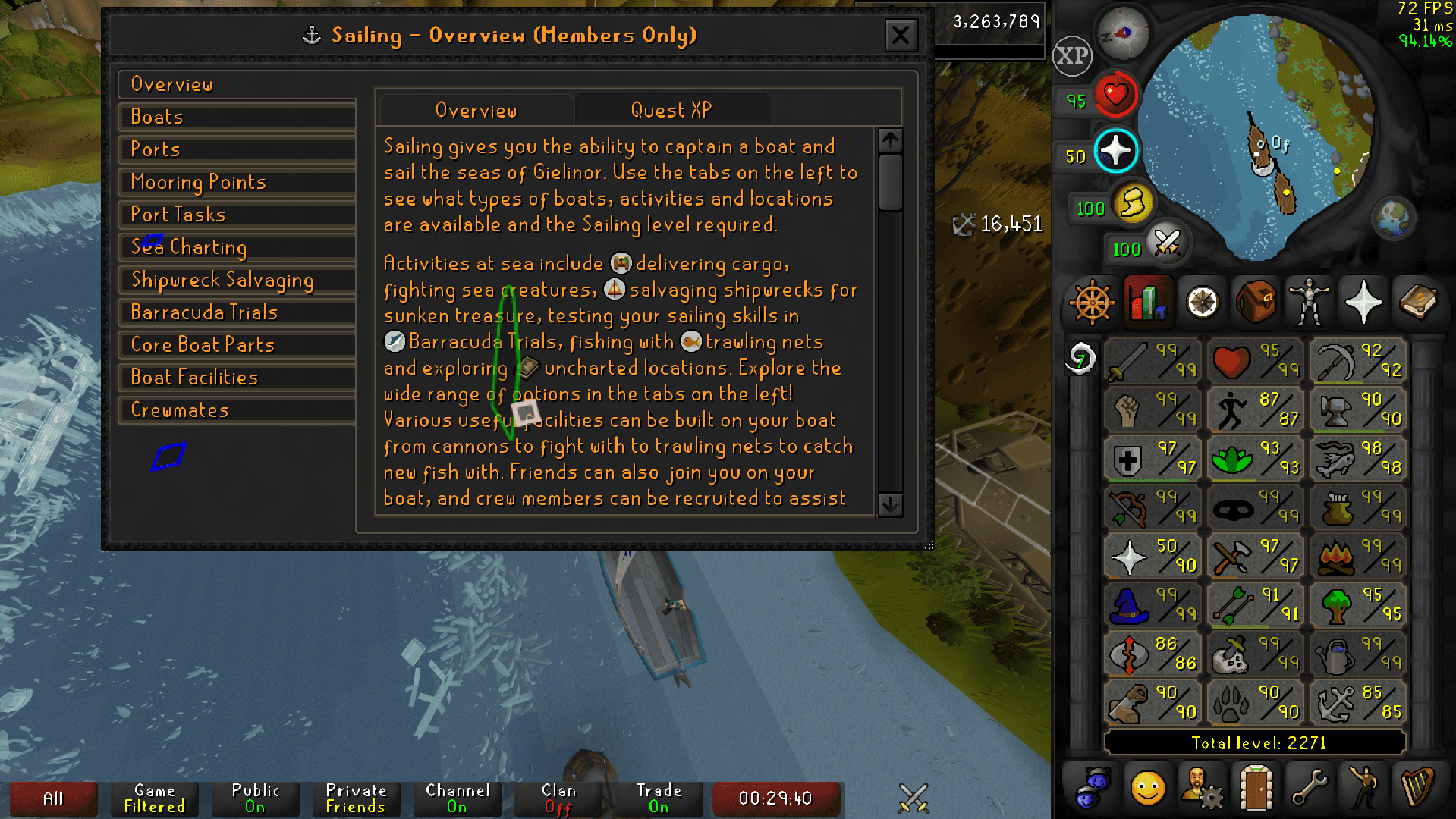The height and width of the screenshot is (819, 1456).
Task: Open the Inventory backpack tab
Action: coord(1256,303)
